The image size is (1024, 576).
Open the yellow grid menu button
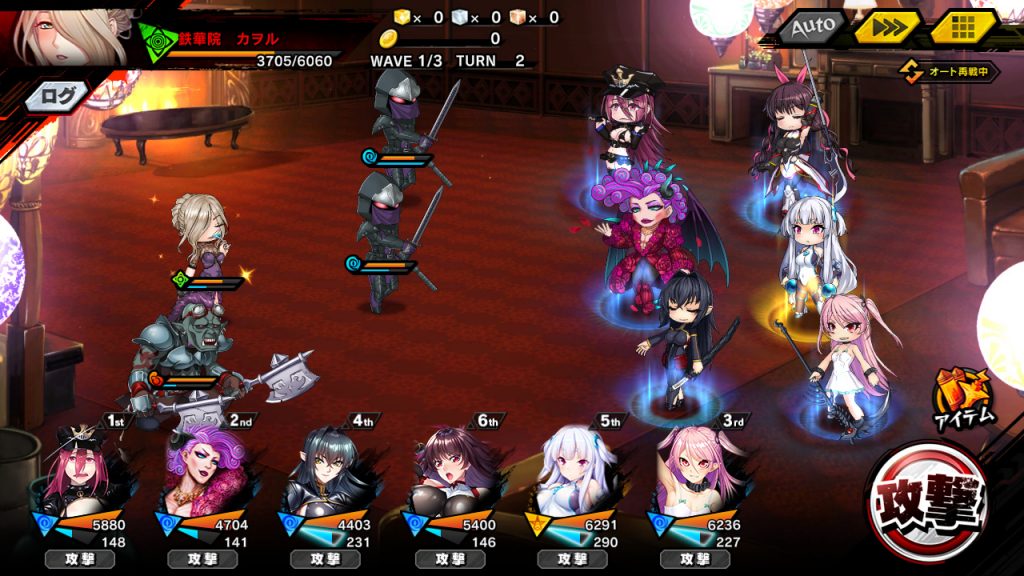click(963, 27)
